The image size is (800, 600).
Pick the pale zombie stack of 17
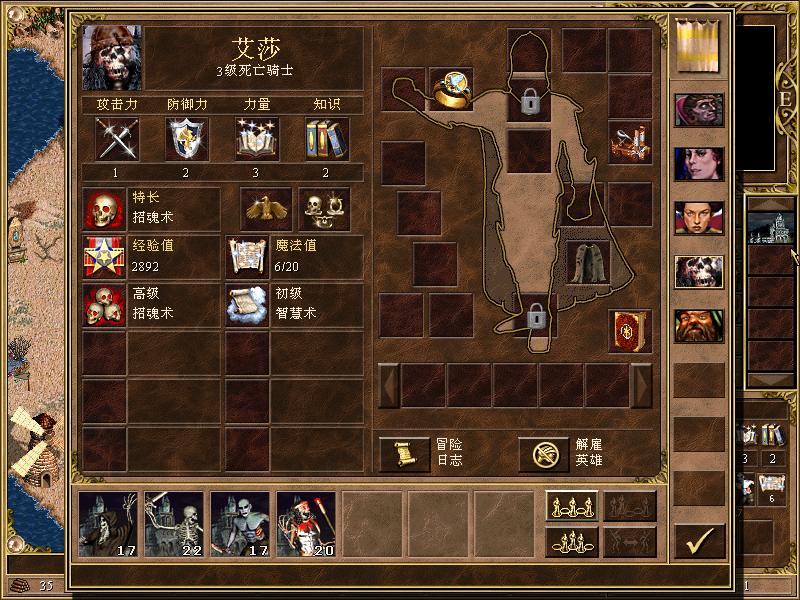point(240,523)
